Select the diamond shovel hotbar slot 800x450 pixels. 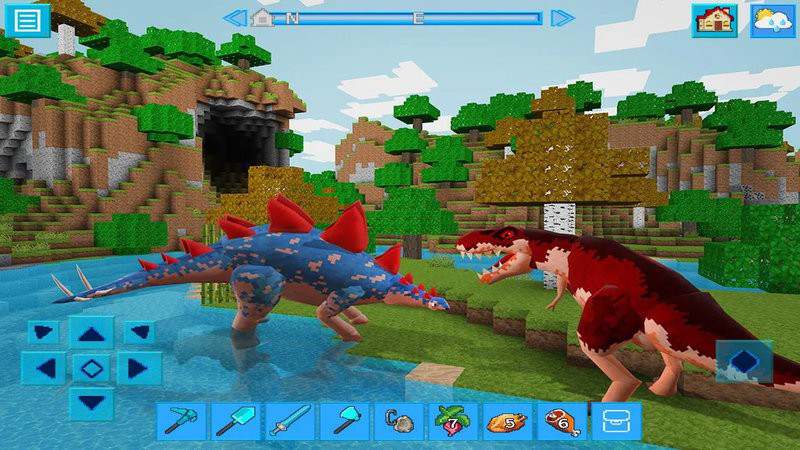tap(235, 421)
